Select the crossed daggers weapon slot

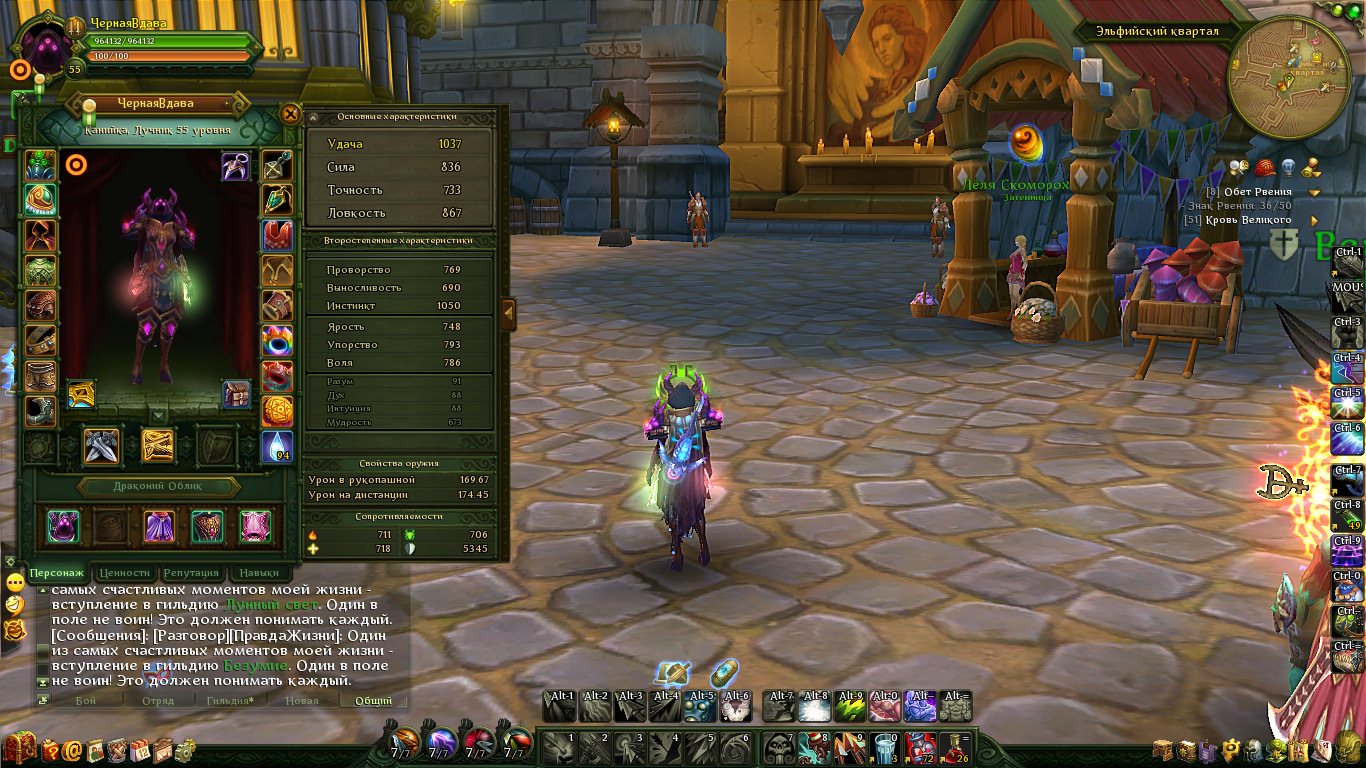point(102,446)
